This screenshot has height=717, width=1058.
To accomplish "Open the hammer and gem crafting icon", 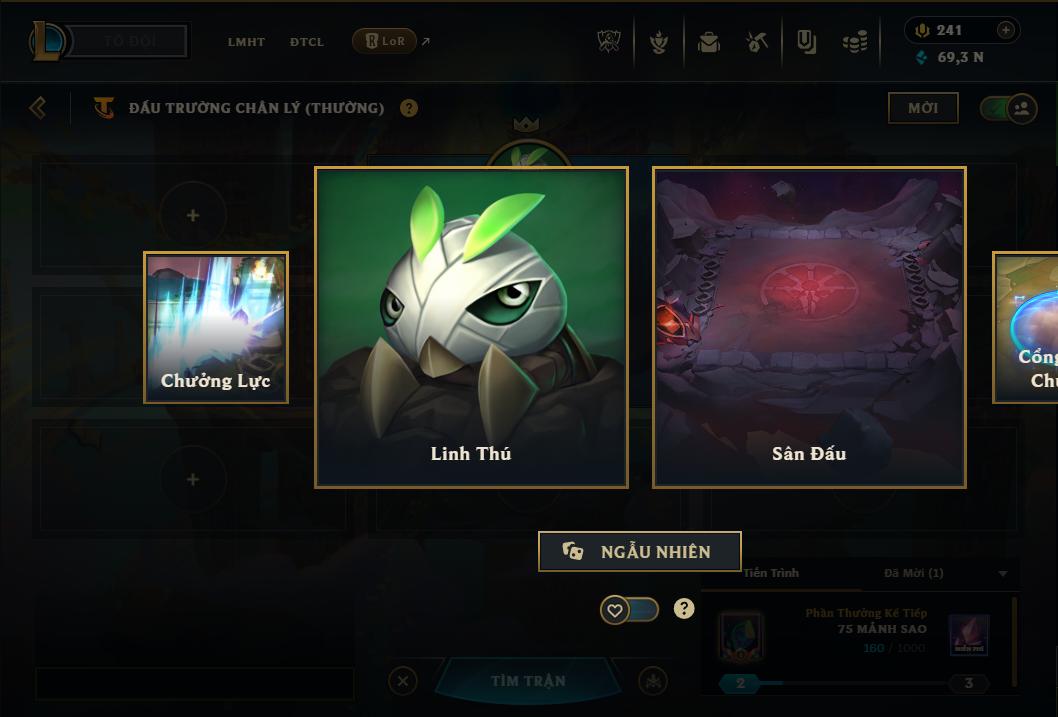I will tap(756, 42).
